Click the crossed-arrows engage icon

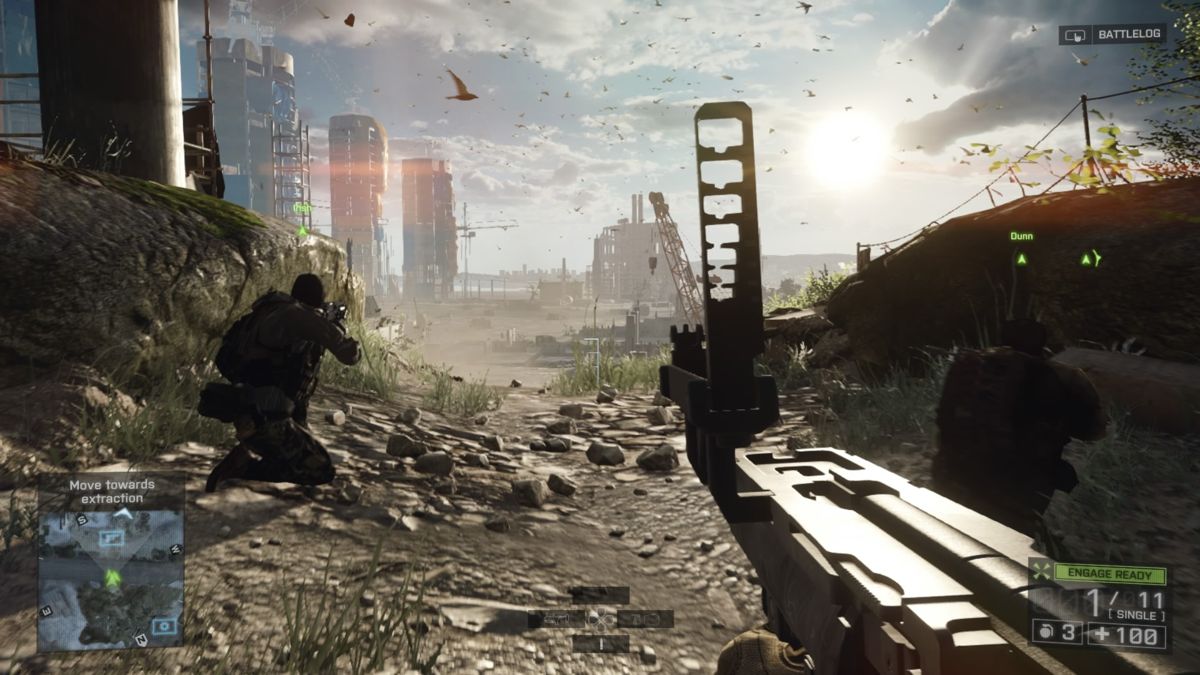[x=1045, y=575]
